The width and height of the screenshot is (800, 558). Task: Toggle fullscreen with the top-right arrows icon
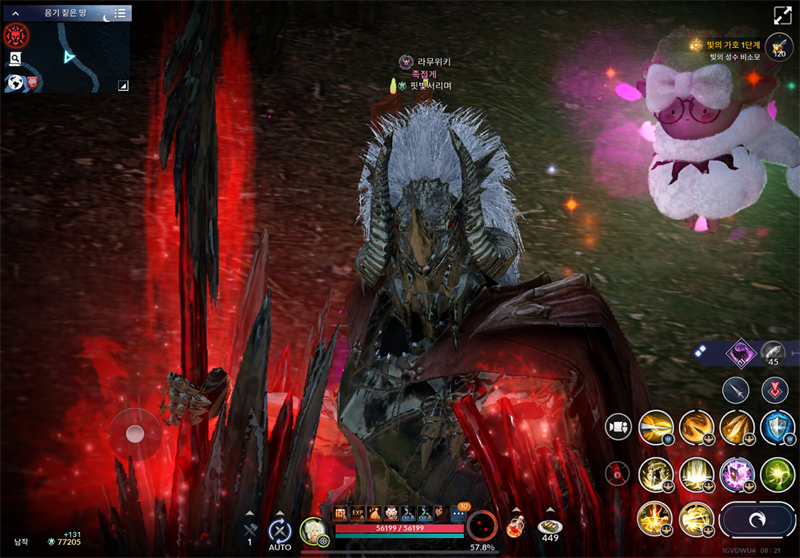click(781, 16)
